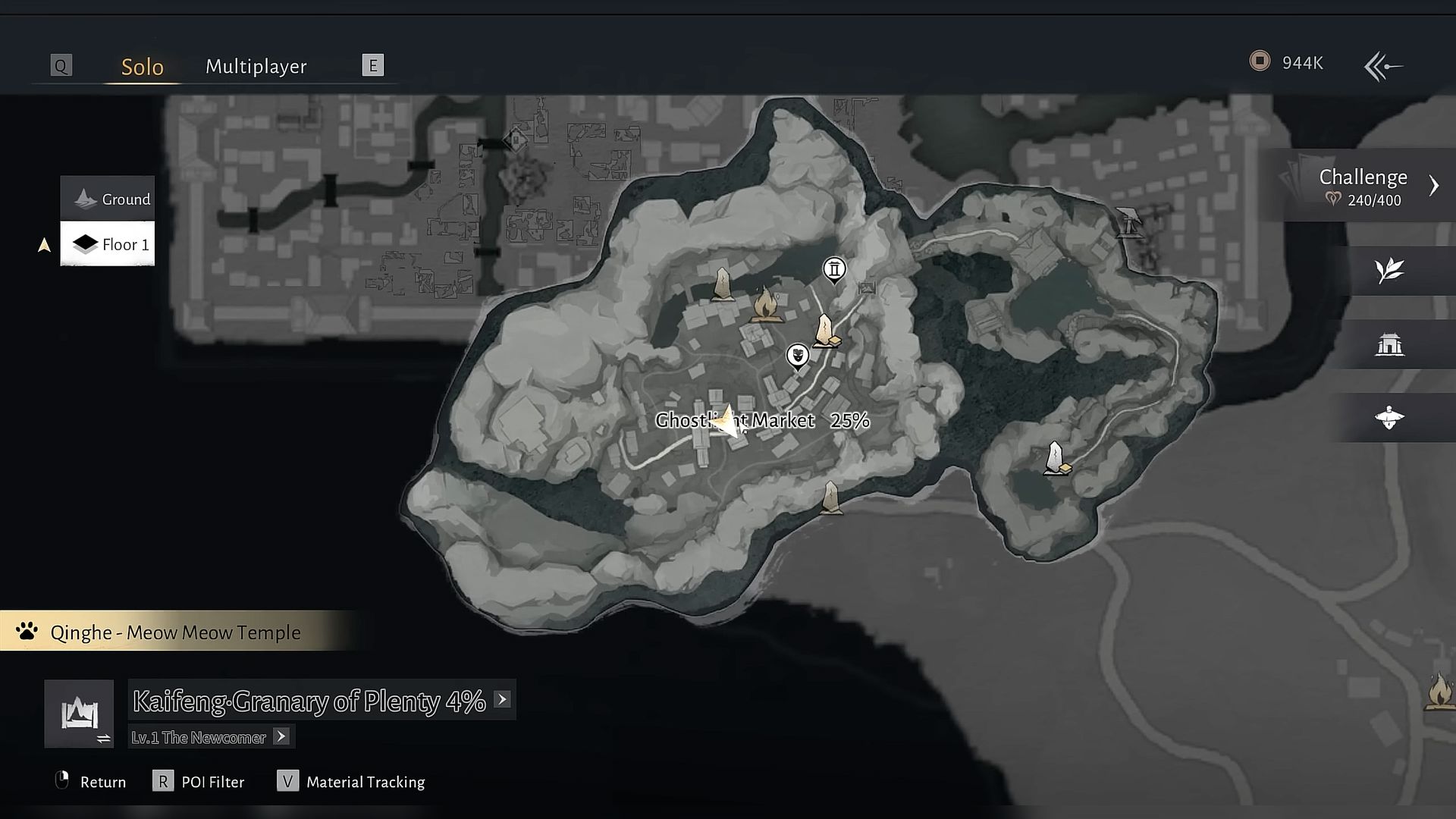Open the plant leaf side filter
1456x819 pixels.
[1389, 271]
